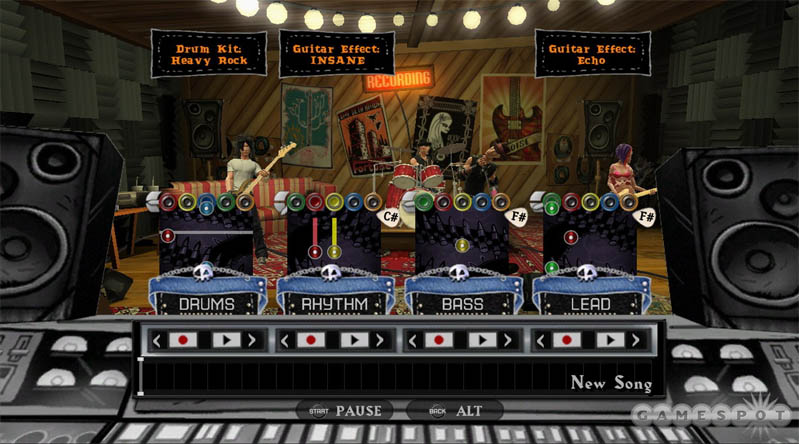This screenshot has height=444, width=799.
Task: Switch to the LEAD track label
Action: click(x=591, y=303)
